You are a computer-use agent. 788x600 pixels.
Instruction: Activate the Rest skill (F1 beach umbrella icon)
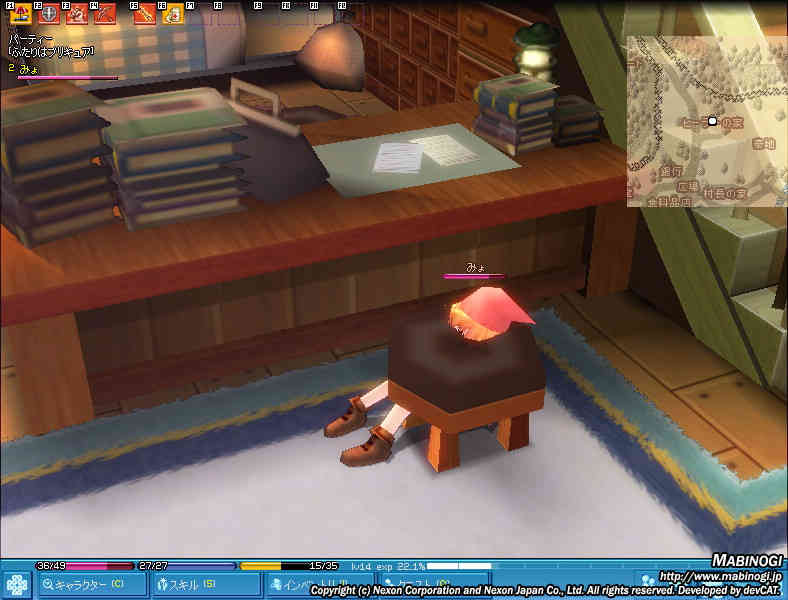tap(19, 14)
